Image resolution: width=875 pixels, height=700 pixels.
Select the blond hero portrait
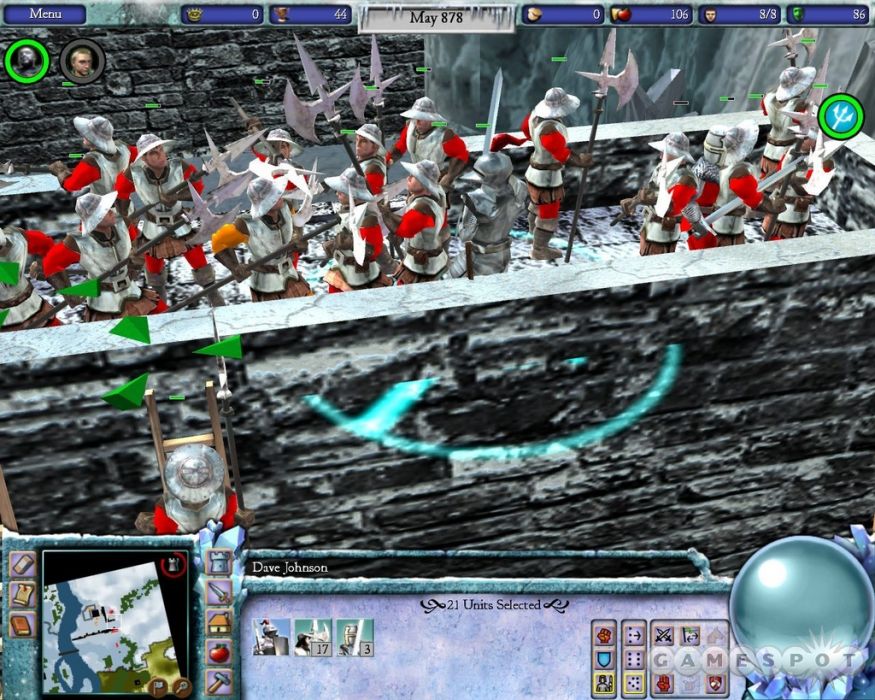81,61
